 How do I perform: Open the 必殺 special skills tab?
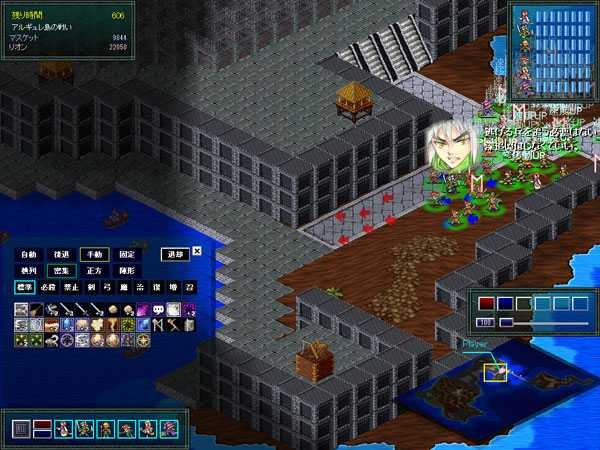click(47, 287)
